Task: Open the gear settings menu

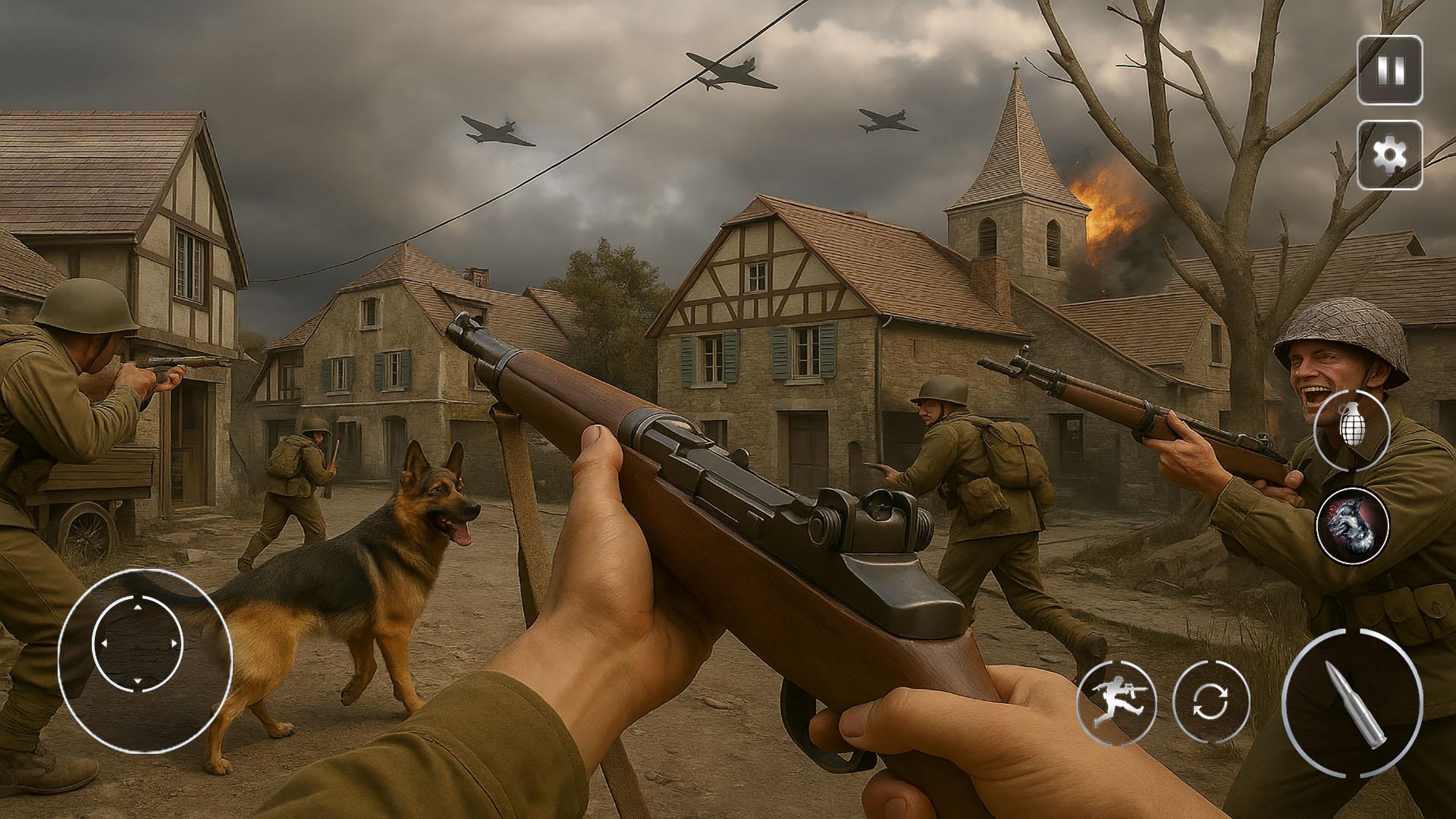Action: pos(1389,155)
